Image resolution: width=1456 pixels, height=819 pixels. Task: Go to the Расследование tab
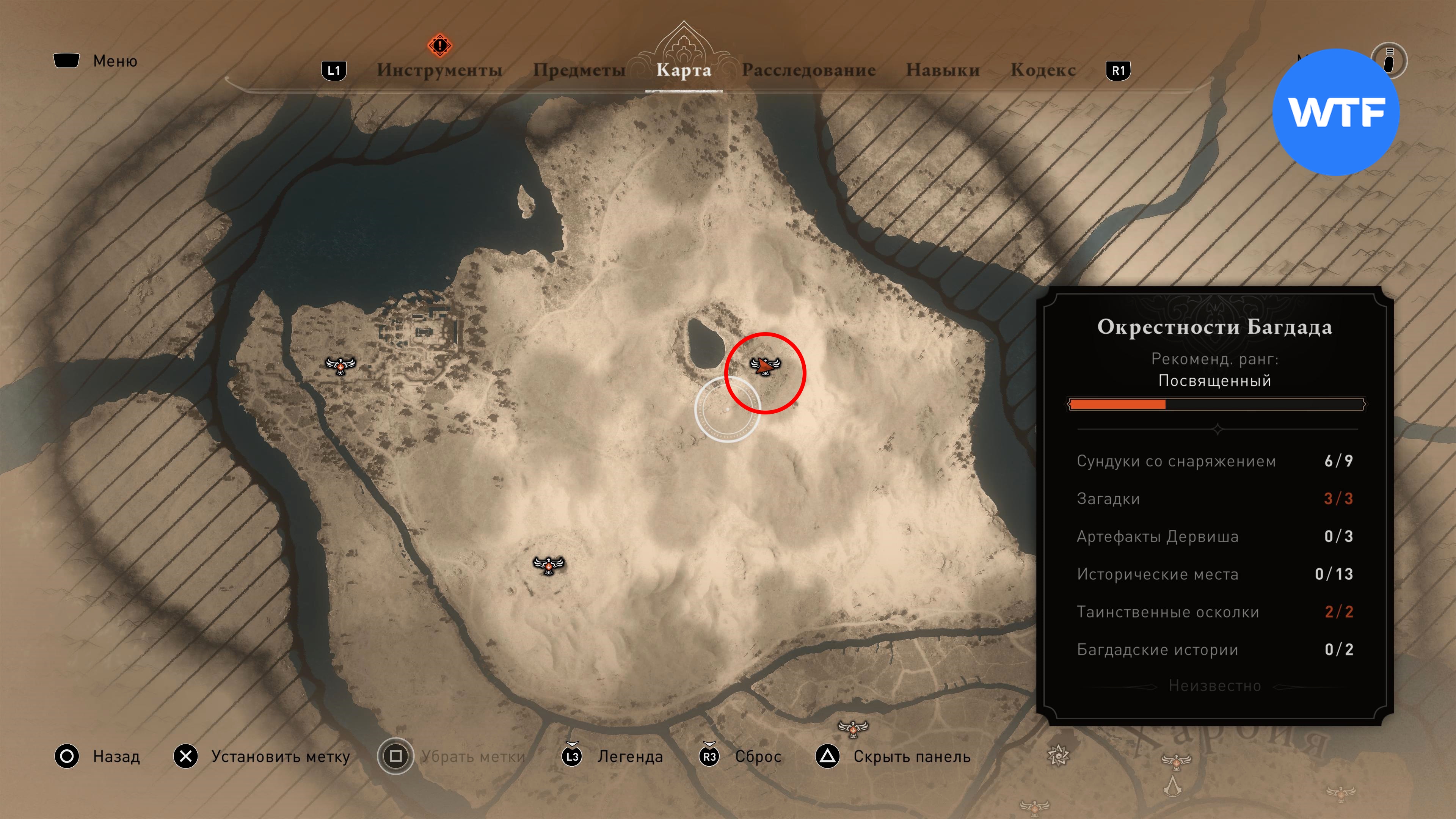[808, 70]
